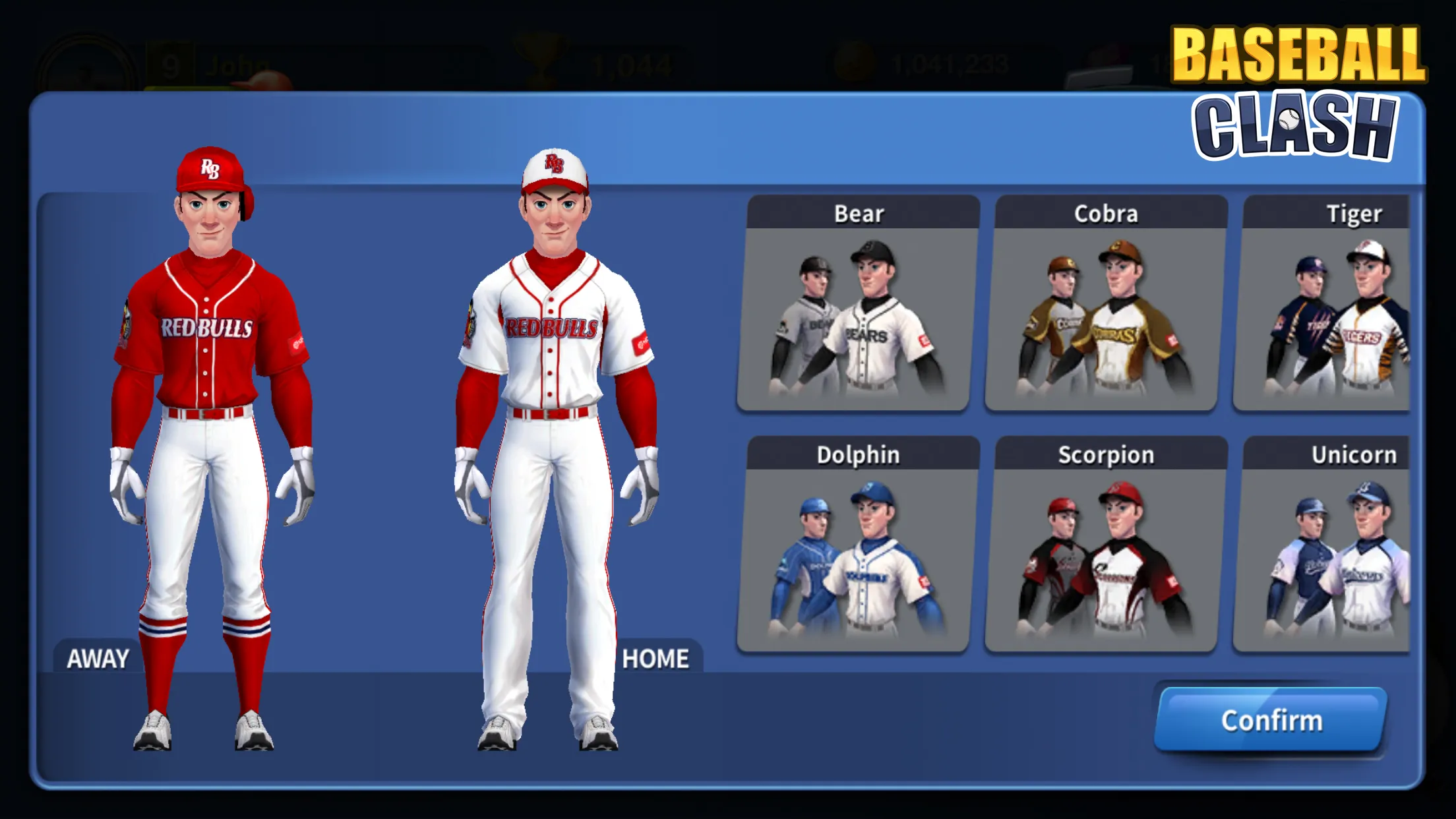
Task: Switch to the AWAY uniform tab
Action: click(98, 657)
